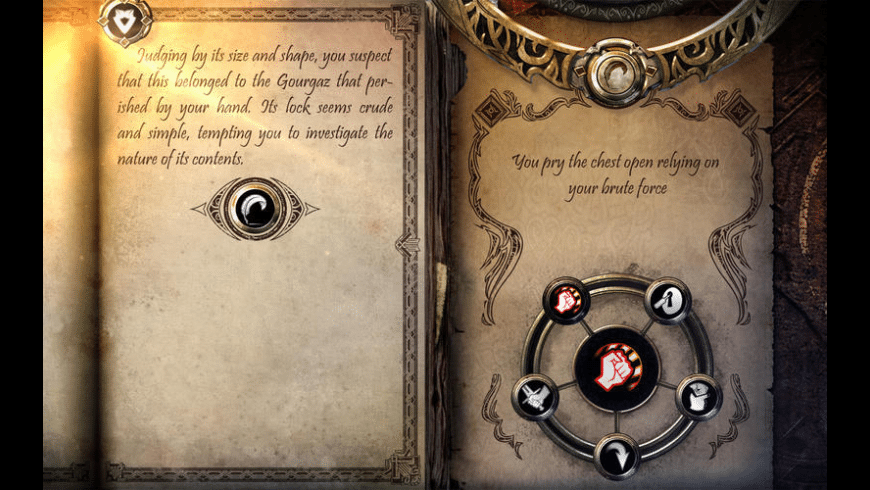870x490 pixels.
Task: Choose the curved down-arrow option on the wheel
Action: 617,456
